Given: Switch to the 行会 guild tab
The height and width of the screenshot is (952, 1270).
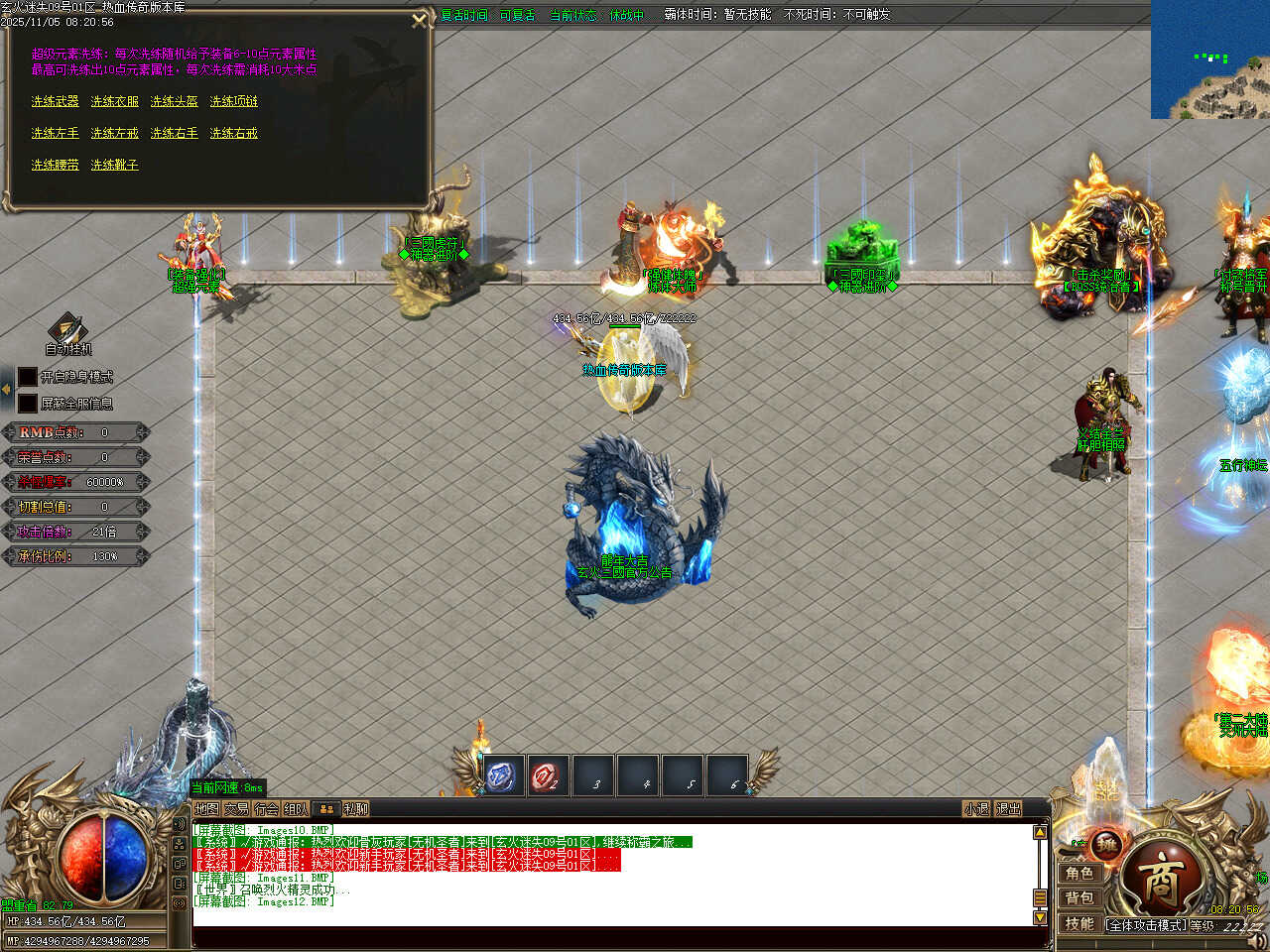Looking at the screenshot, I should point(266,809).
